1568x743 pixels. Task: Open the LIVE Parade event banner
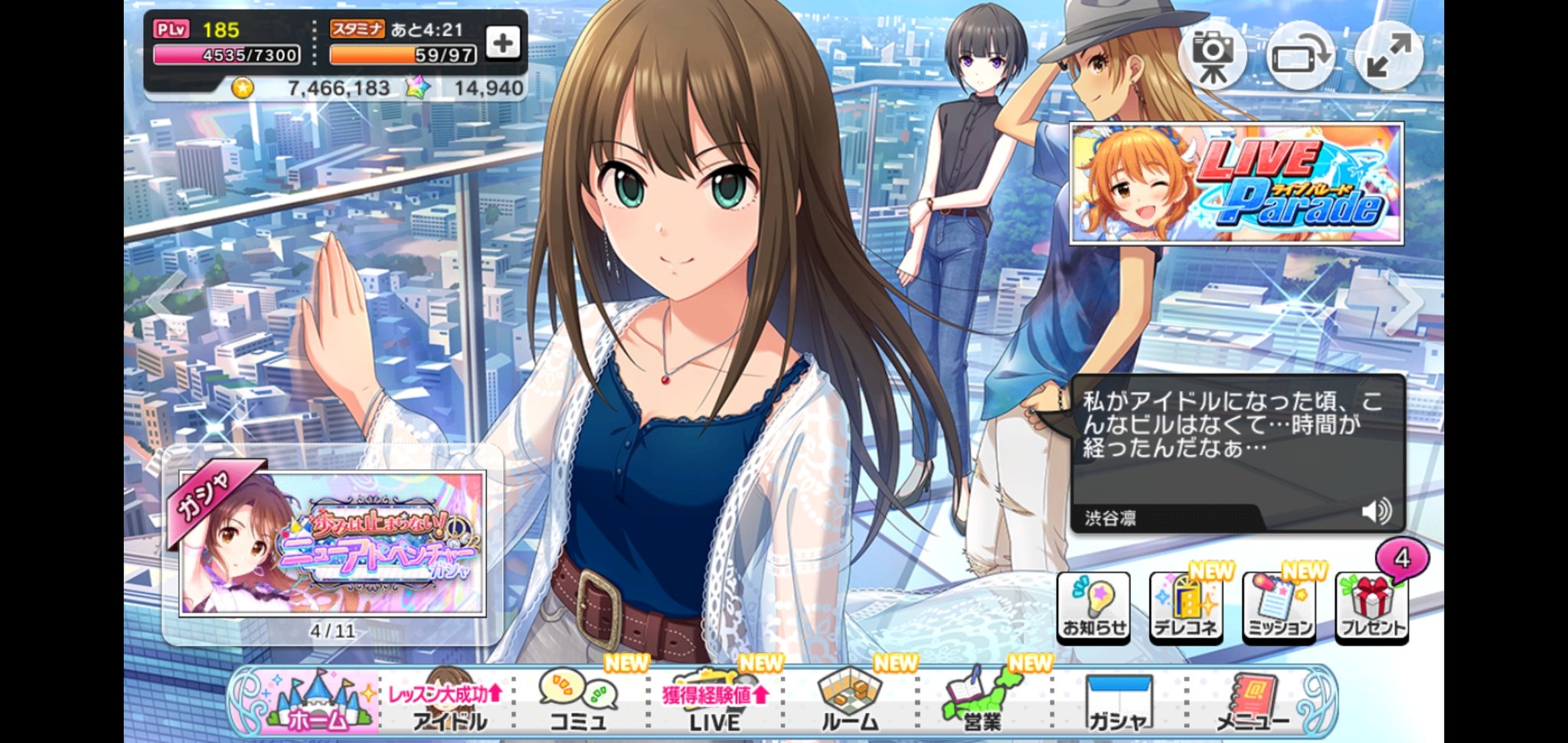coord(1236,184)
